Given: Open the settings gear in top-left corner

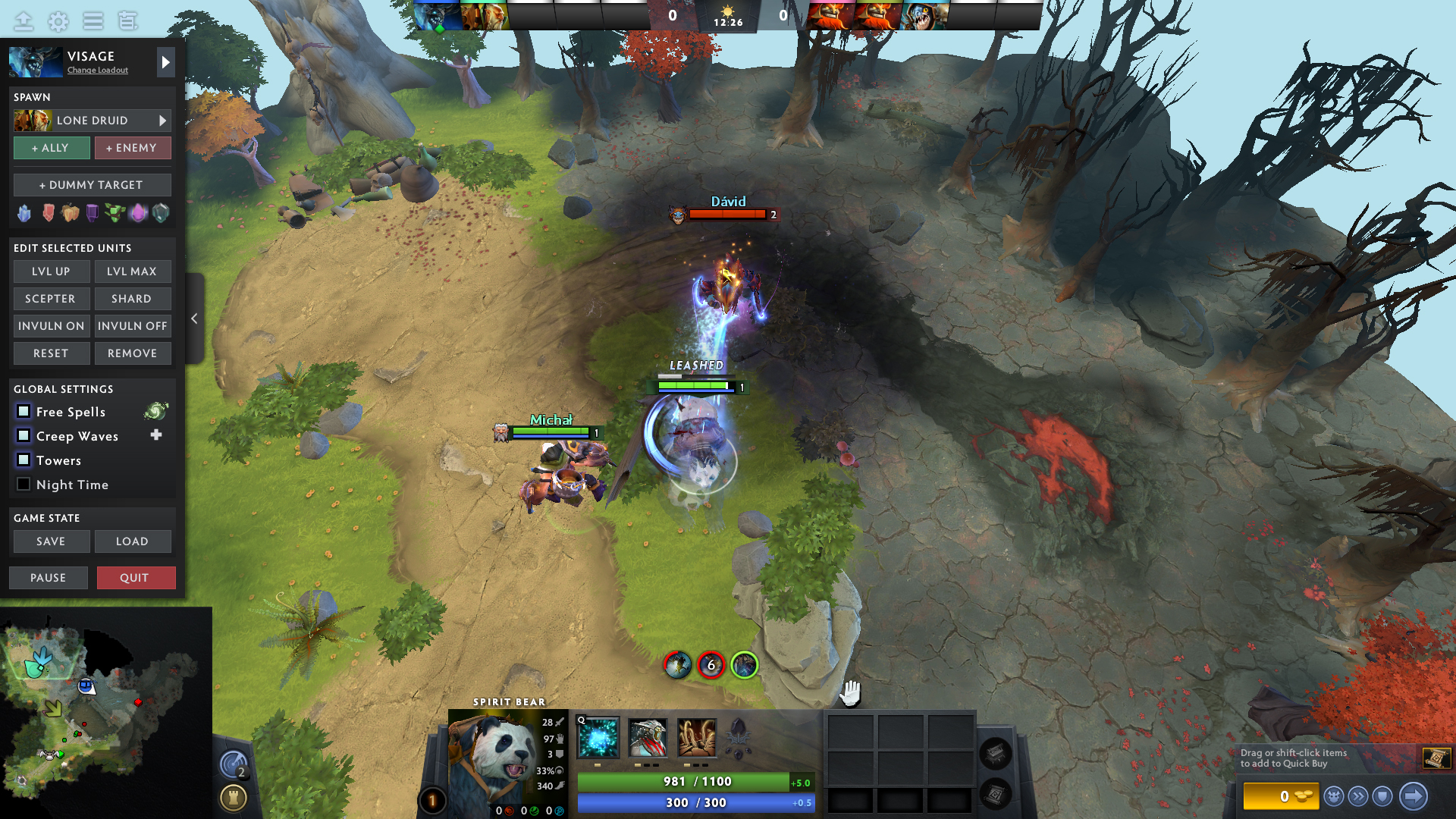Looking at the screenshot, I should coord(57,21).
